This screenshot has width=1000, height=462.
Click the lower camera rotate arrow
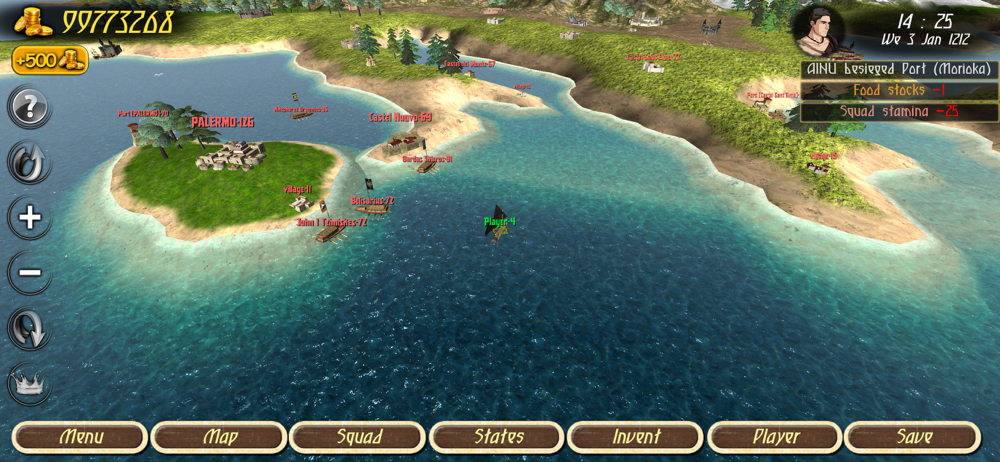[30, 328]
